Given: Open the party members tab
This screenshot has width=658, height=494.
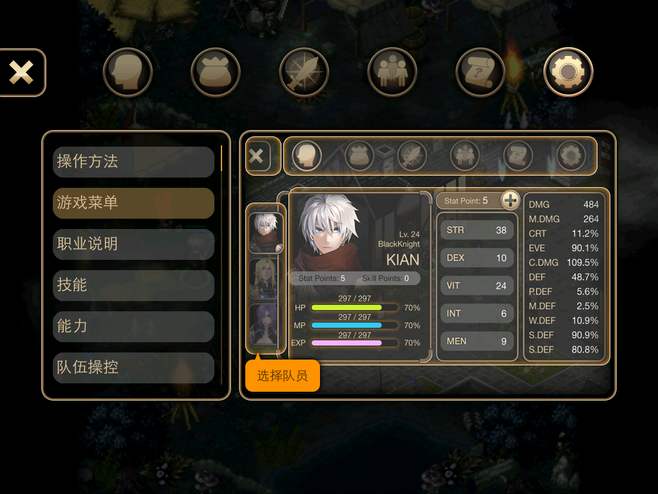Looking at the screenshot, I should click(392, 72).
